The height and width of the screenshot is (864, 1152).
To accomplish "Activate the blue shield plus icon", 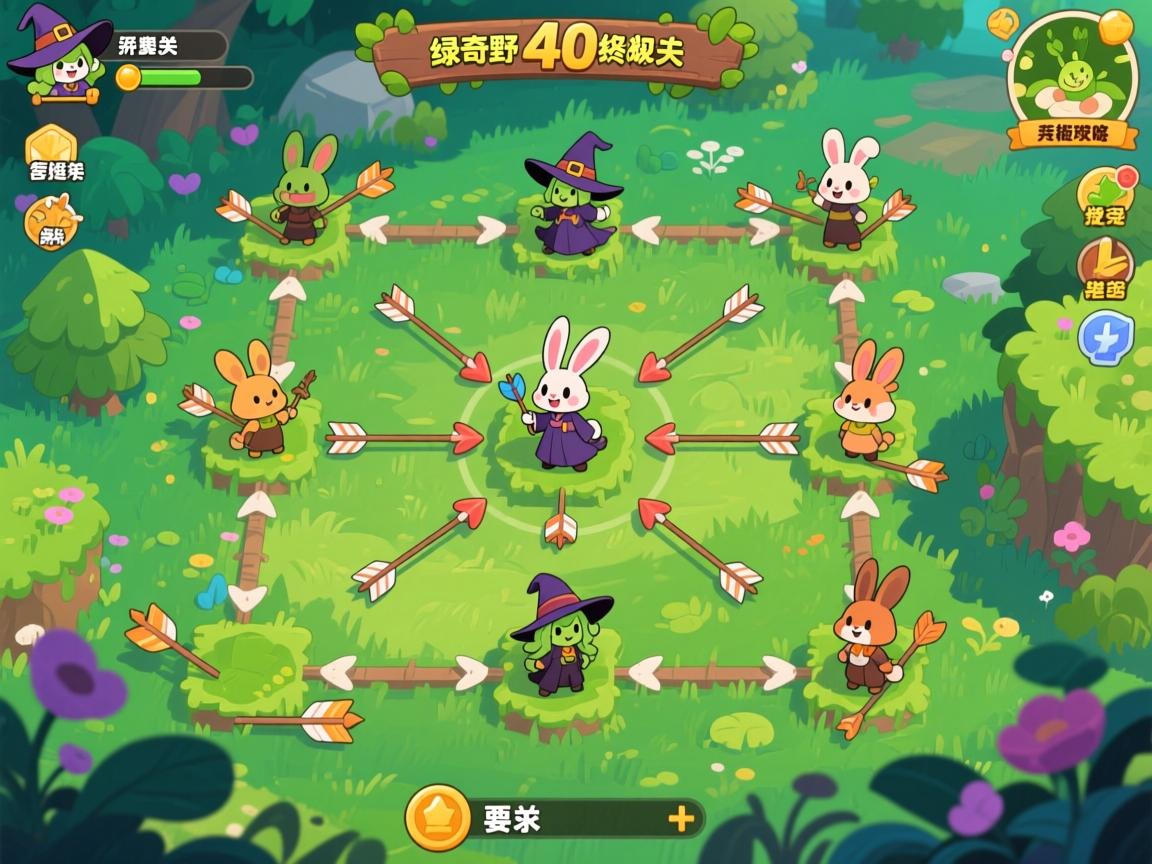I will tap(1105, 337).
